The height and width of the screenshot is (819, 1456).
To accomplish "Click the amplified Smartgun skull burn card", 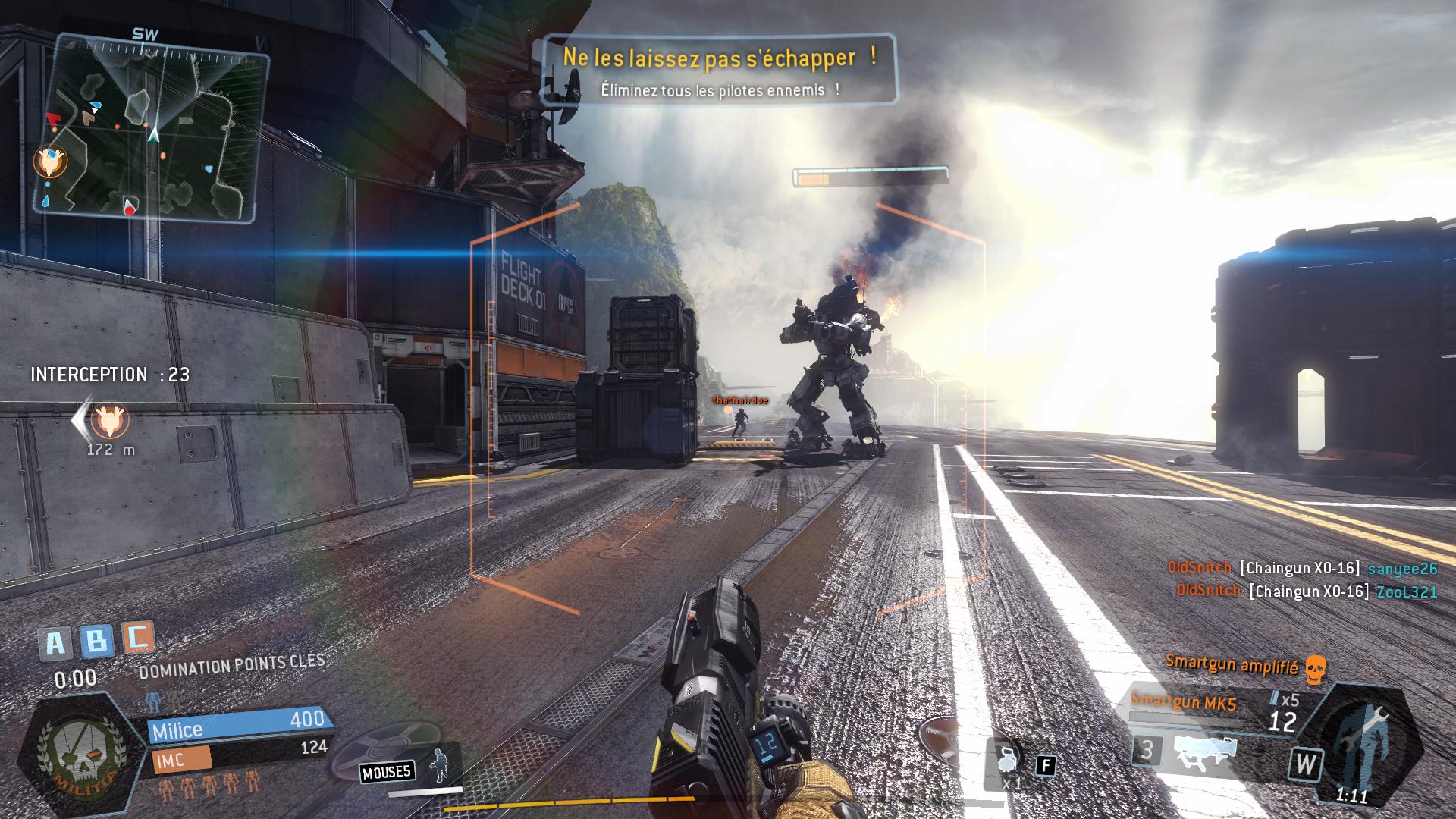I will (x=1316, y=668).
